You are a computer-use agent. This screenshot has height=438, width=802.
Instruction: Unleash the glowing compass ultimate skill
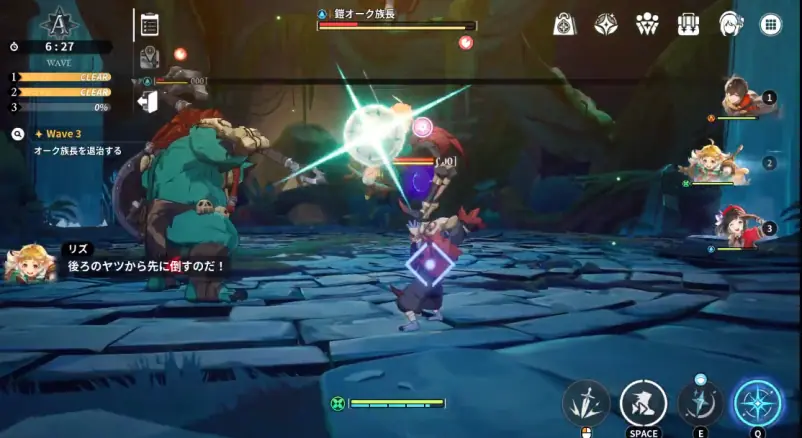759,402
